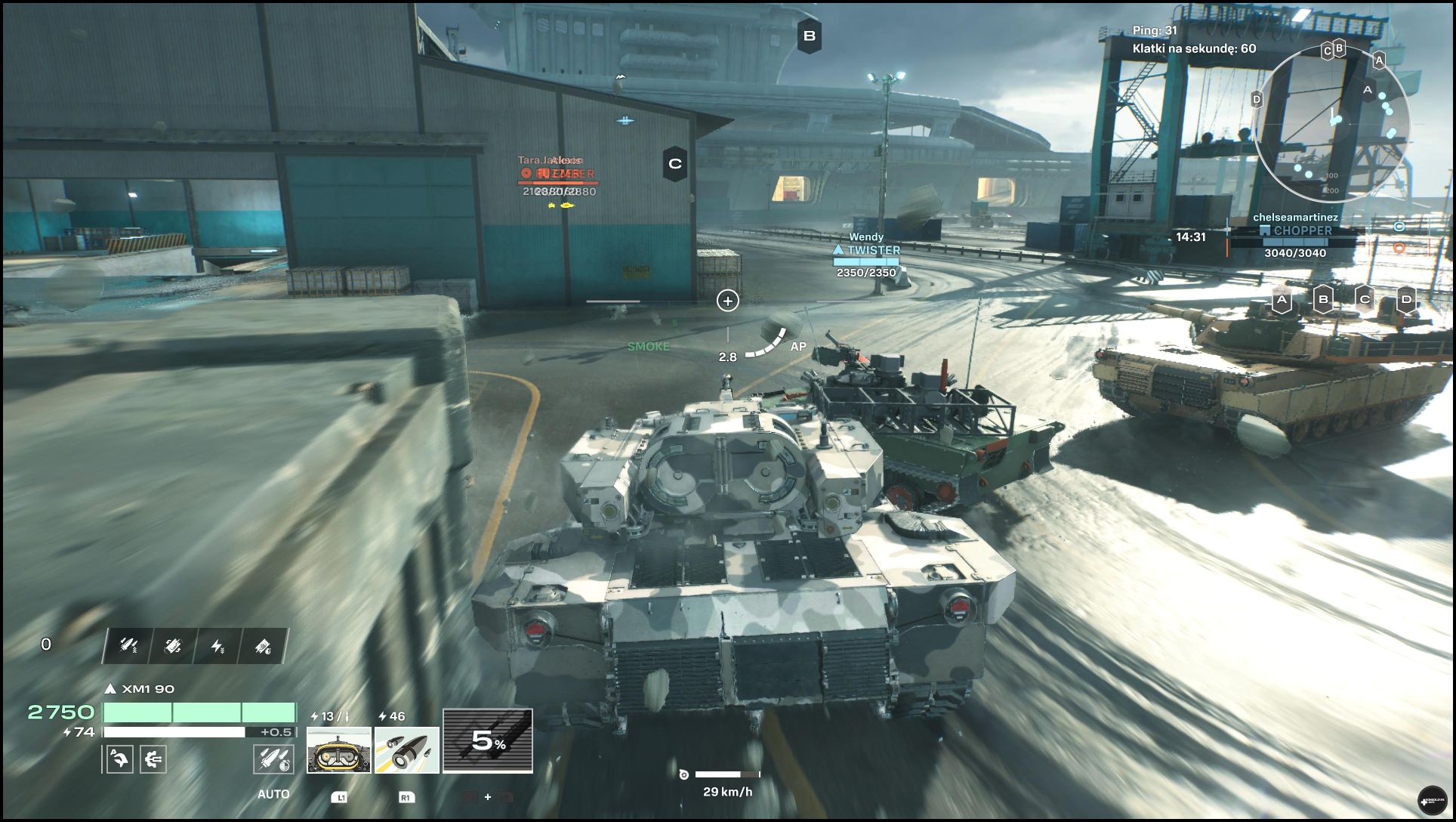Image resolution: width=1456 pixels, height=822 pixels.
Task: Activate the shell barrage ability icon
Action: 407,749
